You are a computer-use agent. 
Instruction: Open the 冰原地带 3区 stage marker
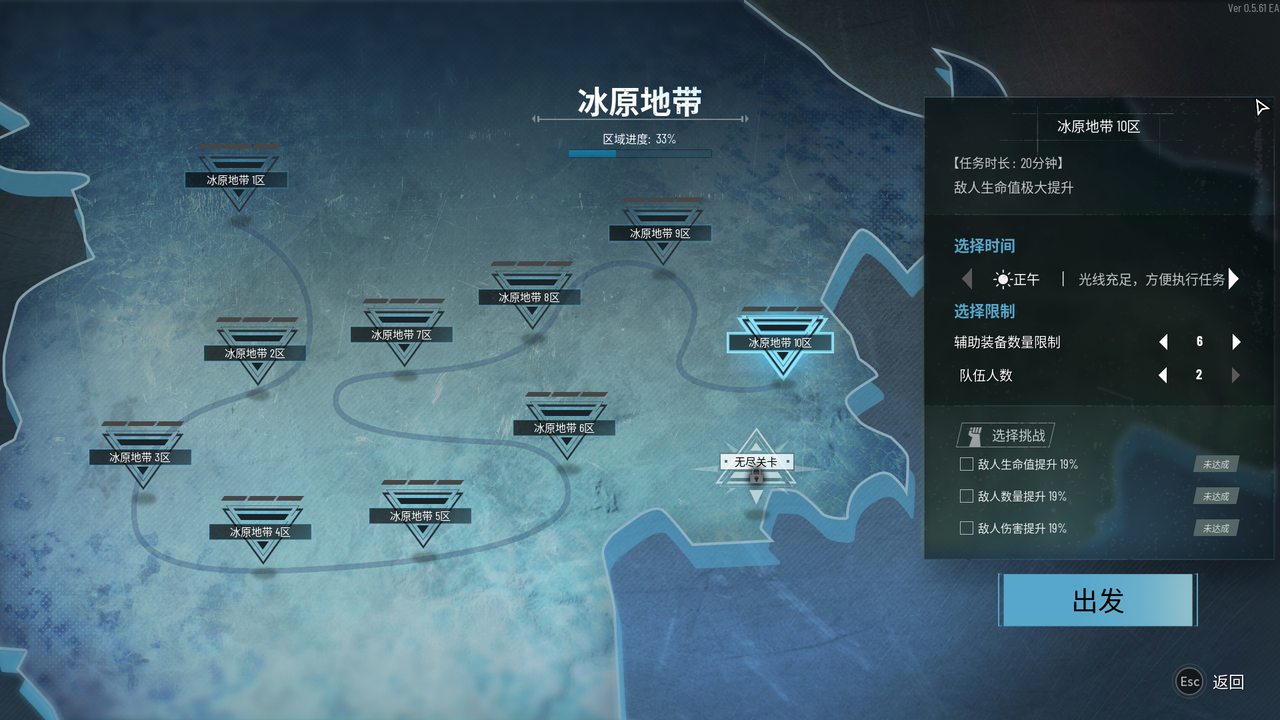click(141, 456)
